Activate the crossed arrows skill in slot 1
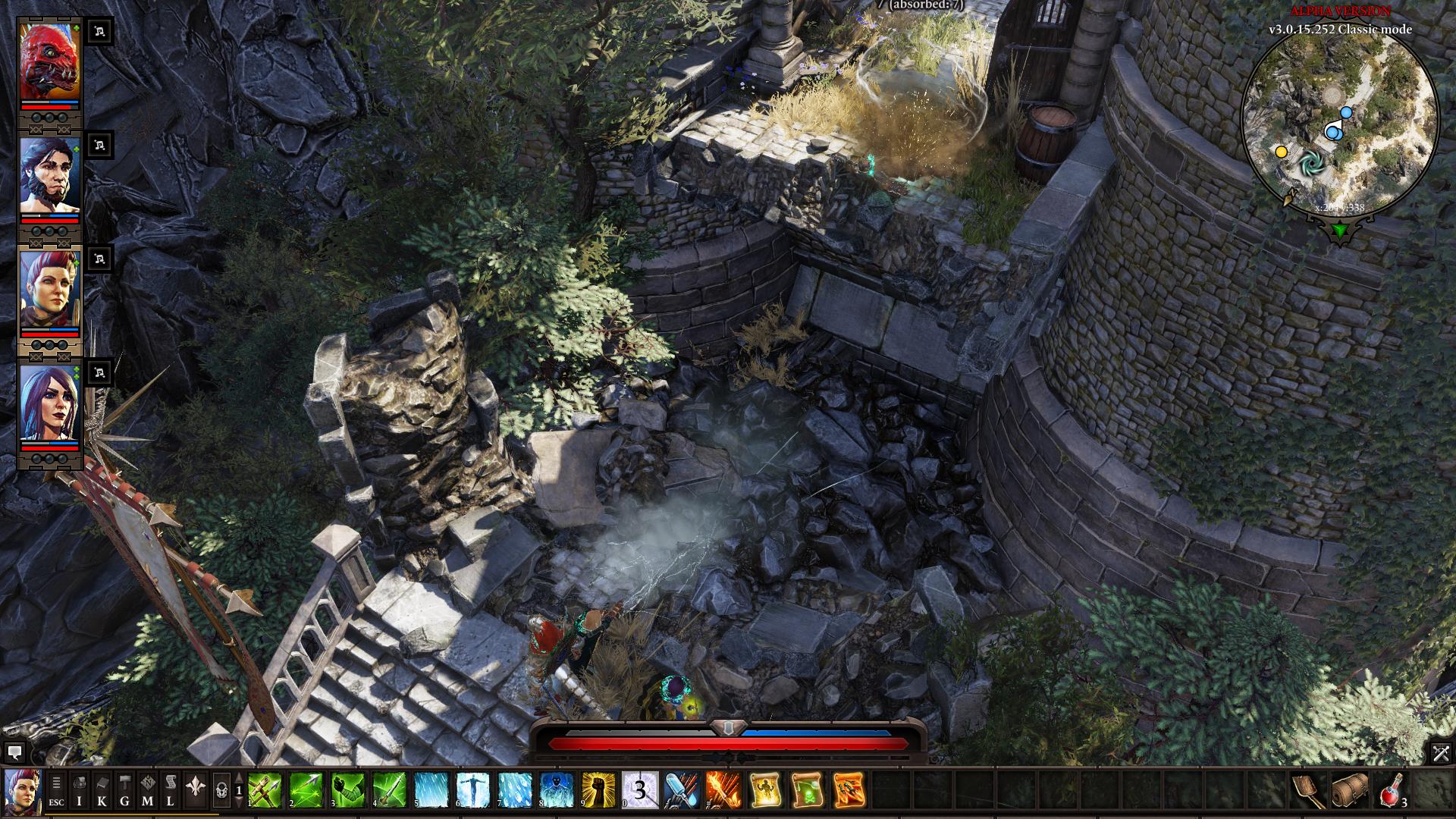The width and height of the screenshot is (1456, 819). 265,790
